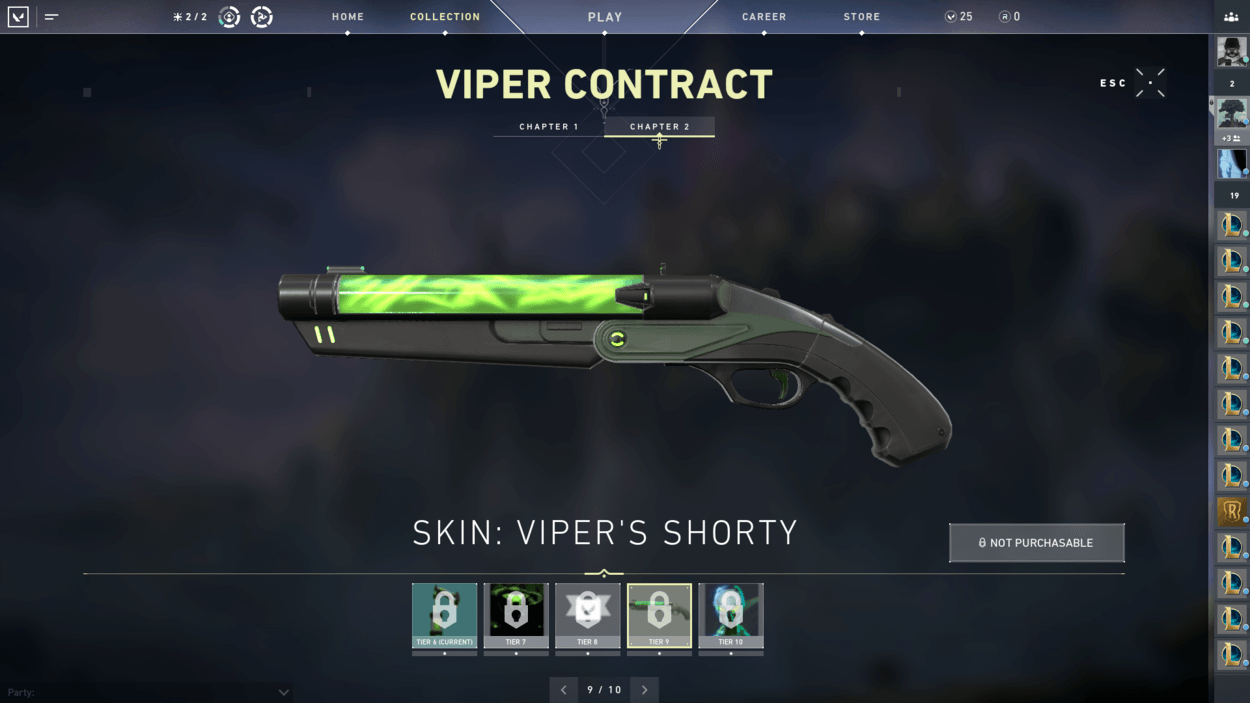1250x703 pixels.
Task: Go to the Collection page
Action: coord(445,17)
